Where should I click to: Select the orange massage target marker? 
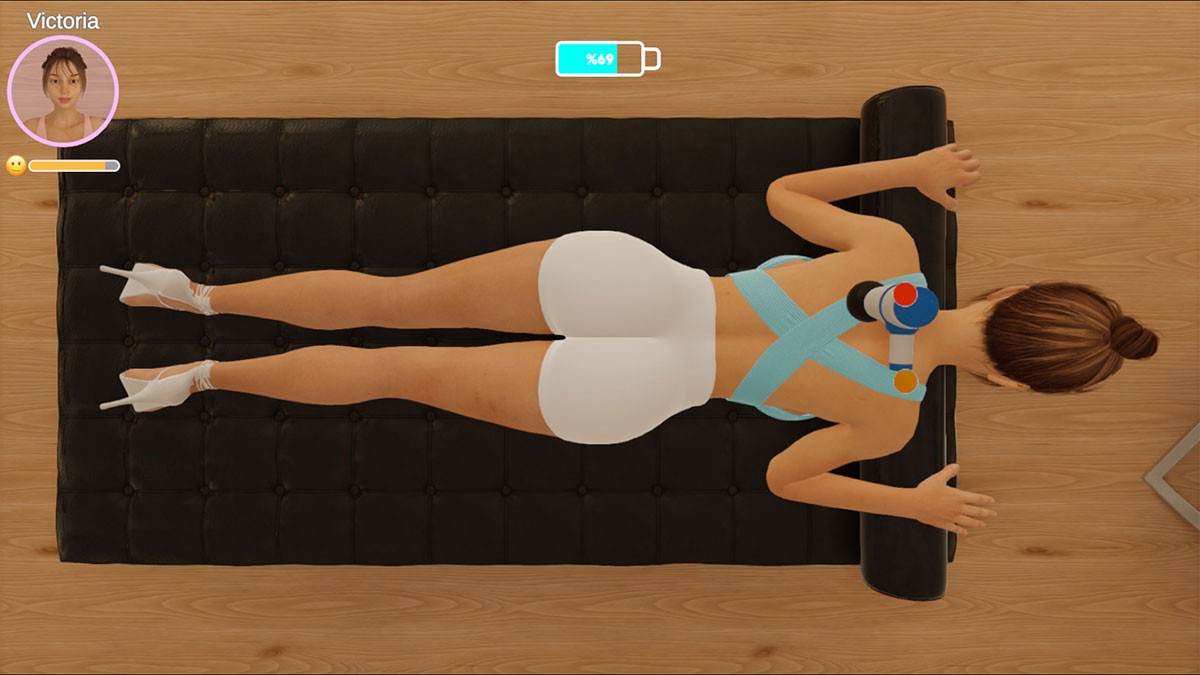point(905,381)
